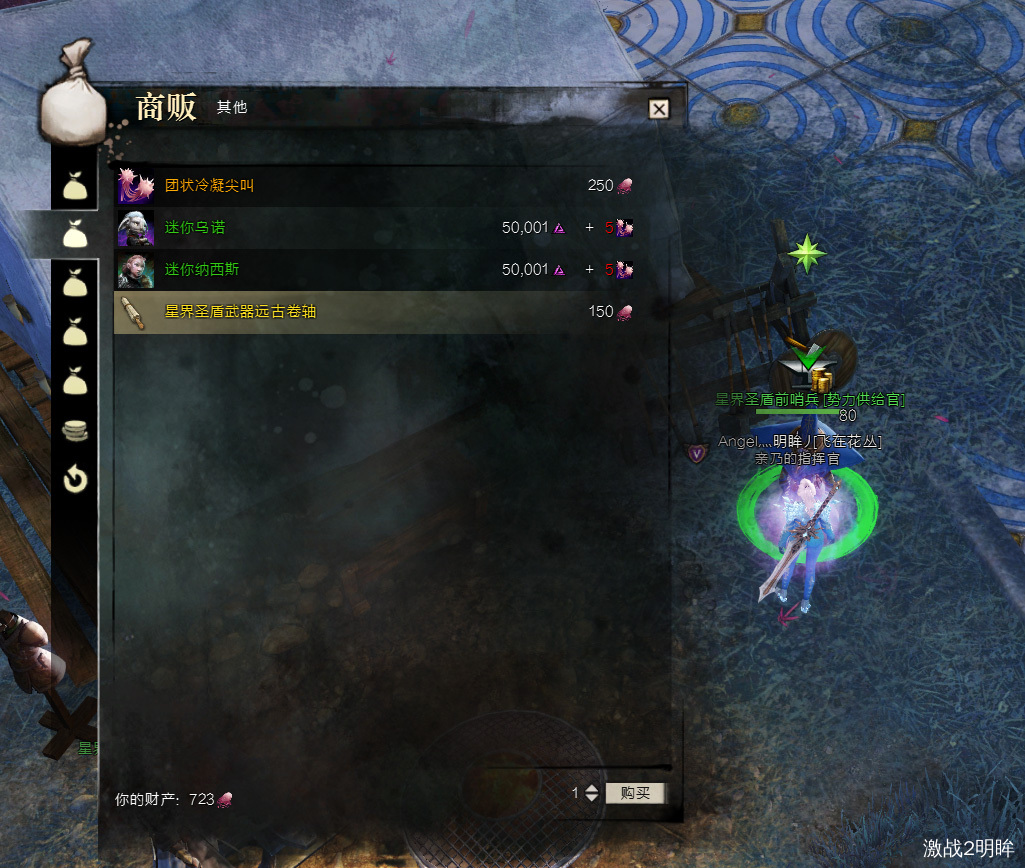Close the 商贩 vendor window

(658, 109)
